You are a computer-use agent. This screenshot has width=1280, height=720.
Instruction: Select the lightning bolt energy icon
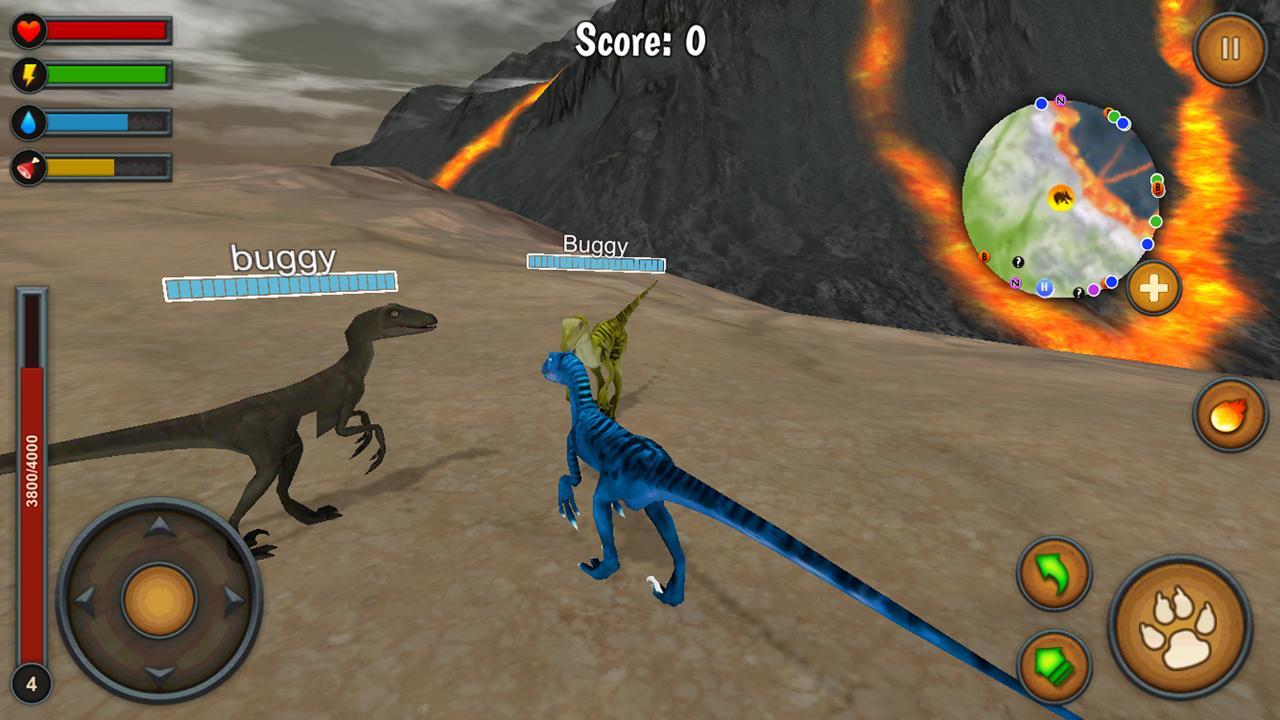click(29, 73)
